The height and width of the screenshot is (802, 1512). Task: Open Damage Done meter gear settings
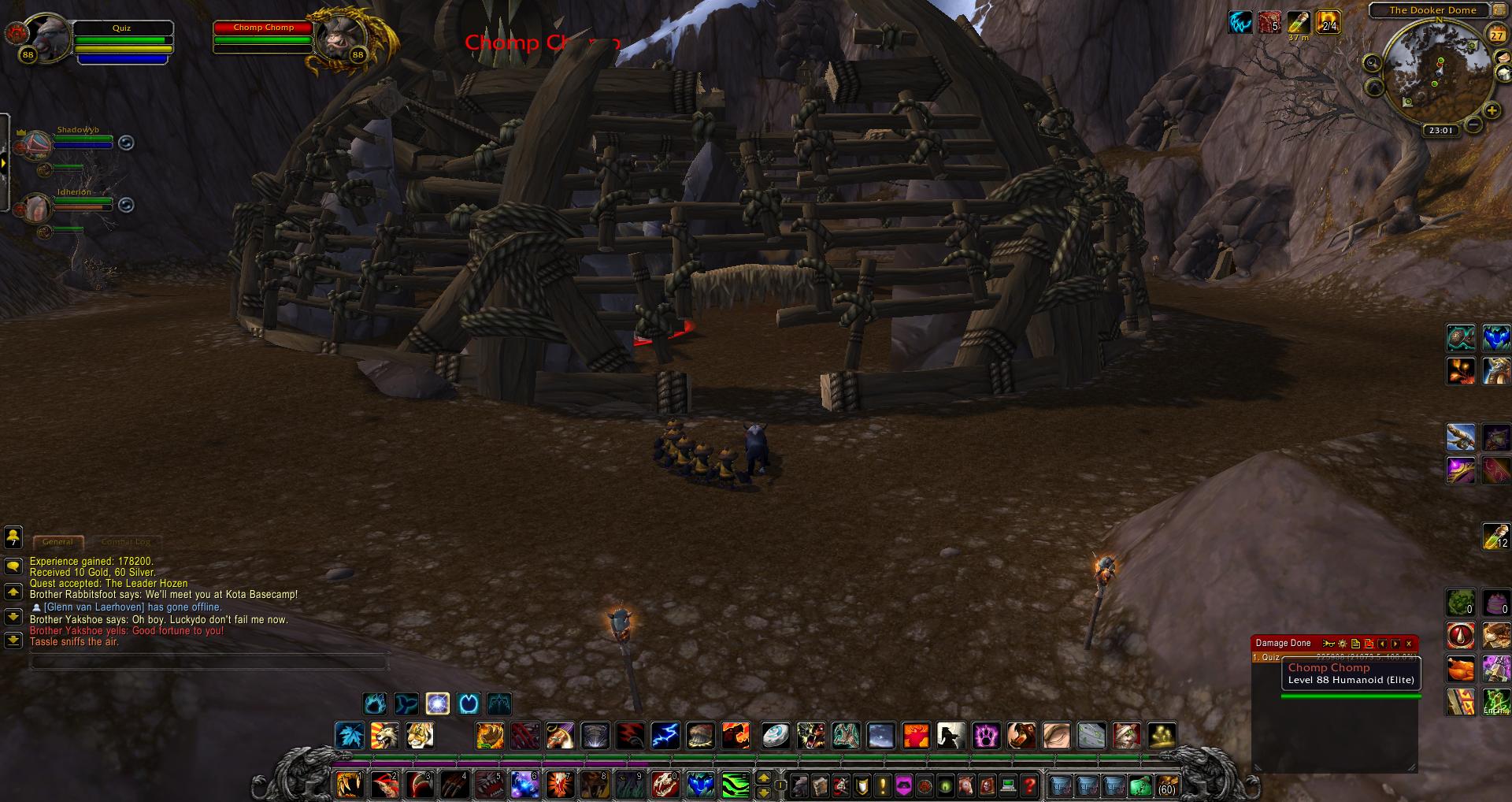click(x=1343, y=644)
